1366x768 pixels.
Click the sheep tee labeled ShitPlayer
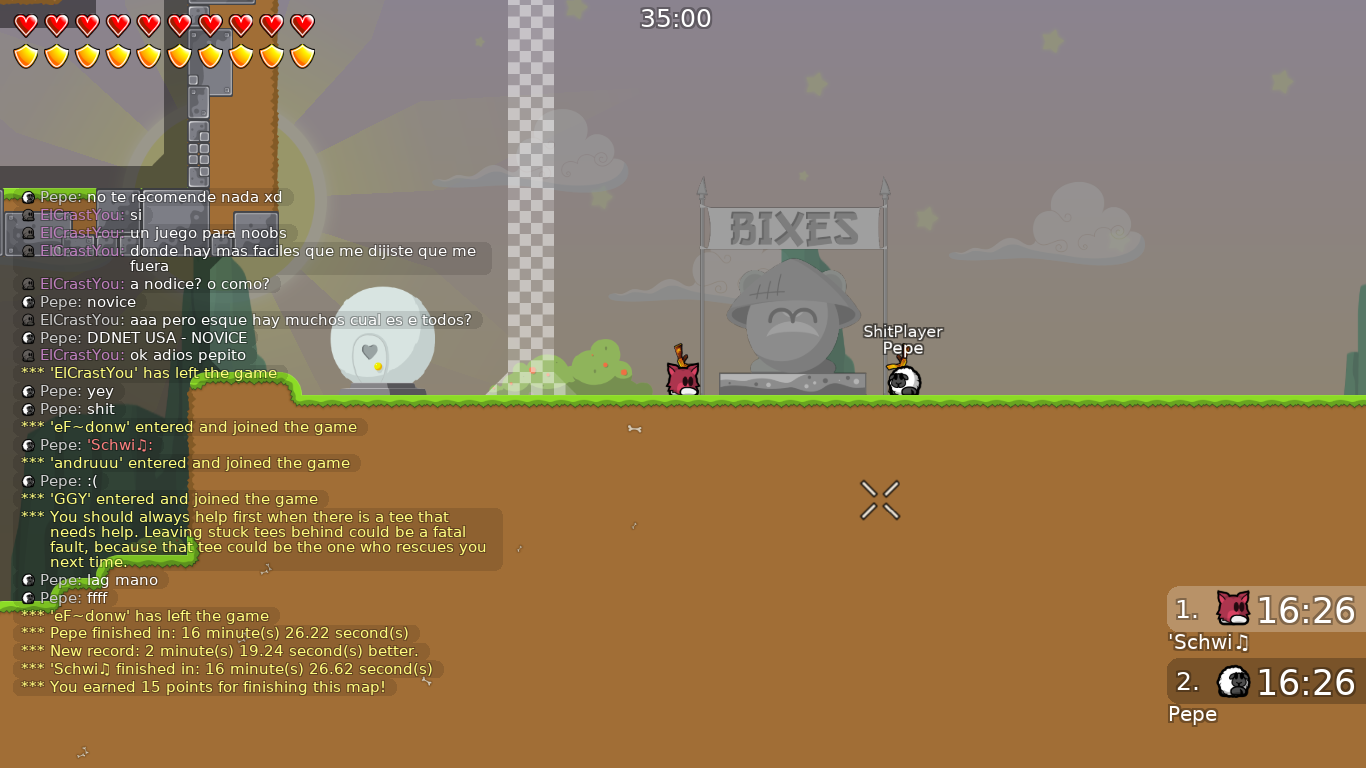point(902,378)
